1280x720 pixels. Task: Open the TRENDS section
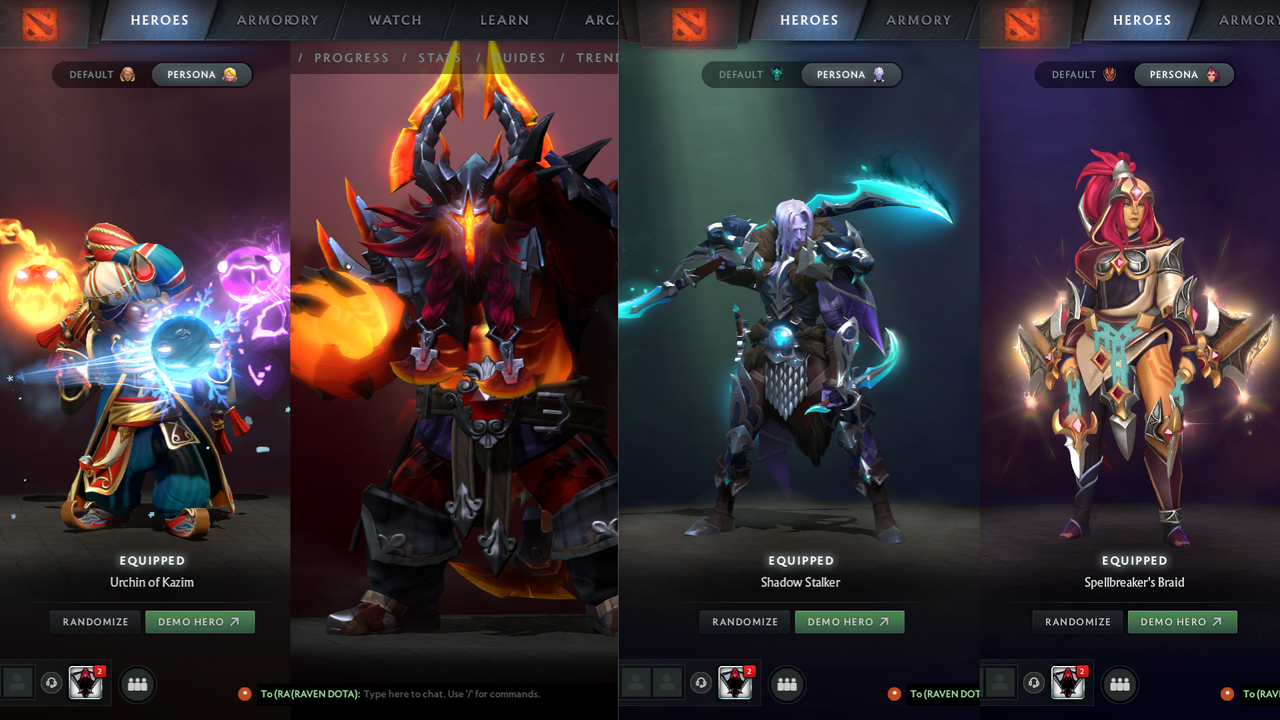pyautogui.click(x=598, y=57)
